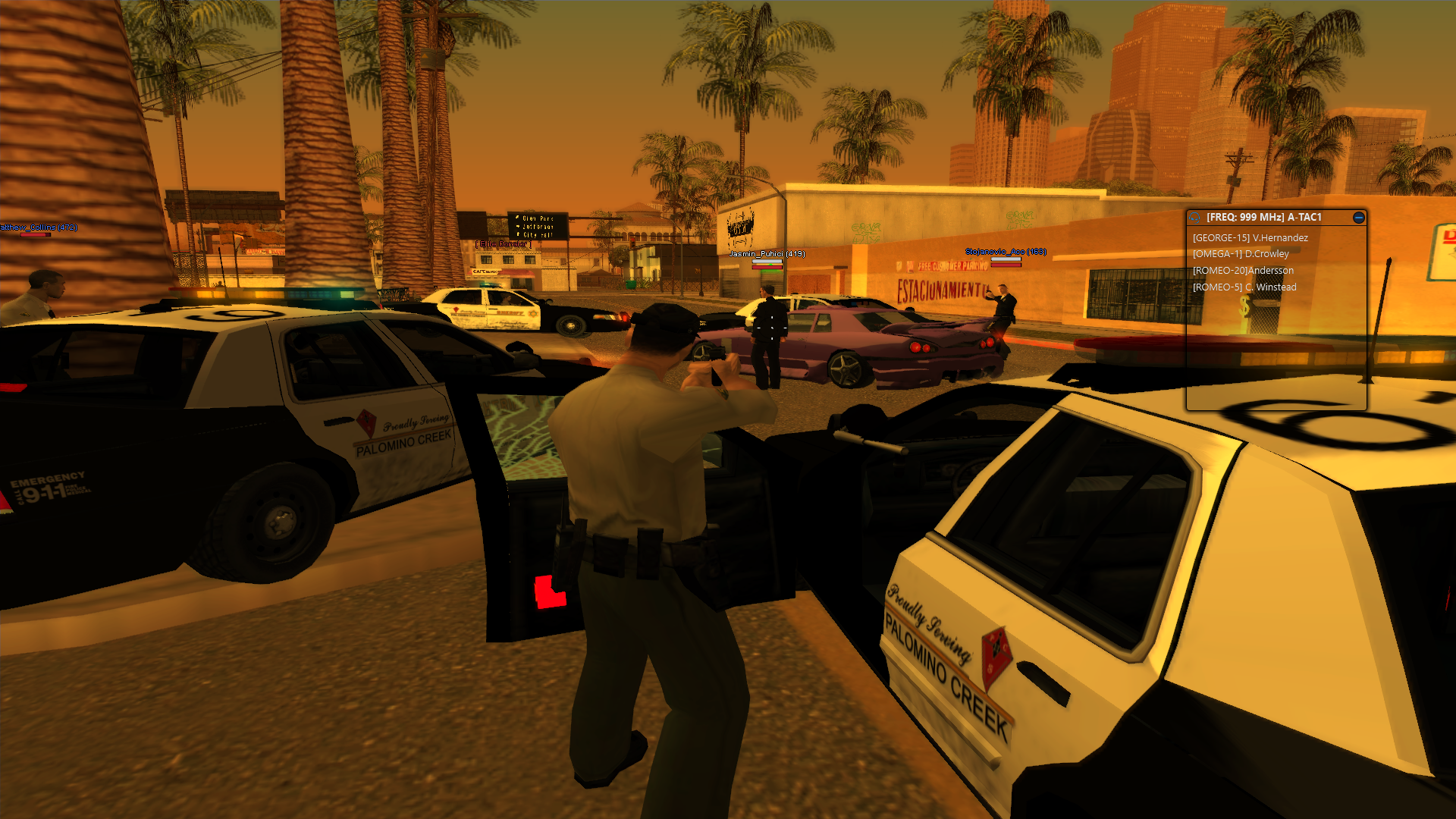The width and height of the screenshot is (1456, 819).
Task: Select the [FREQ: 999 MHz] A-TAC1 header
Action: (x=1263, y=217)
